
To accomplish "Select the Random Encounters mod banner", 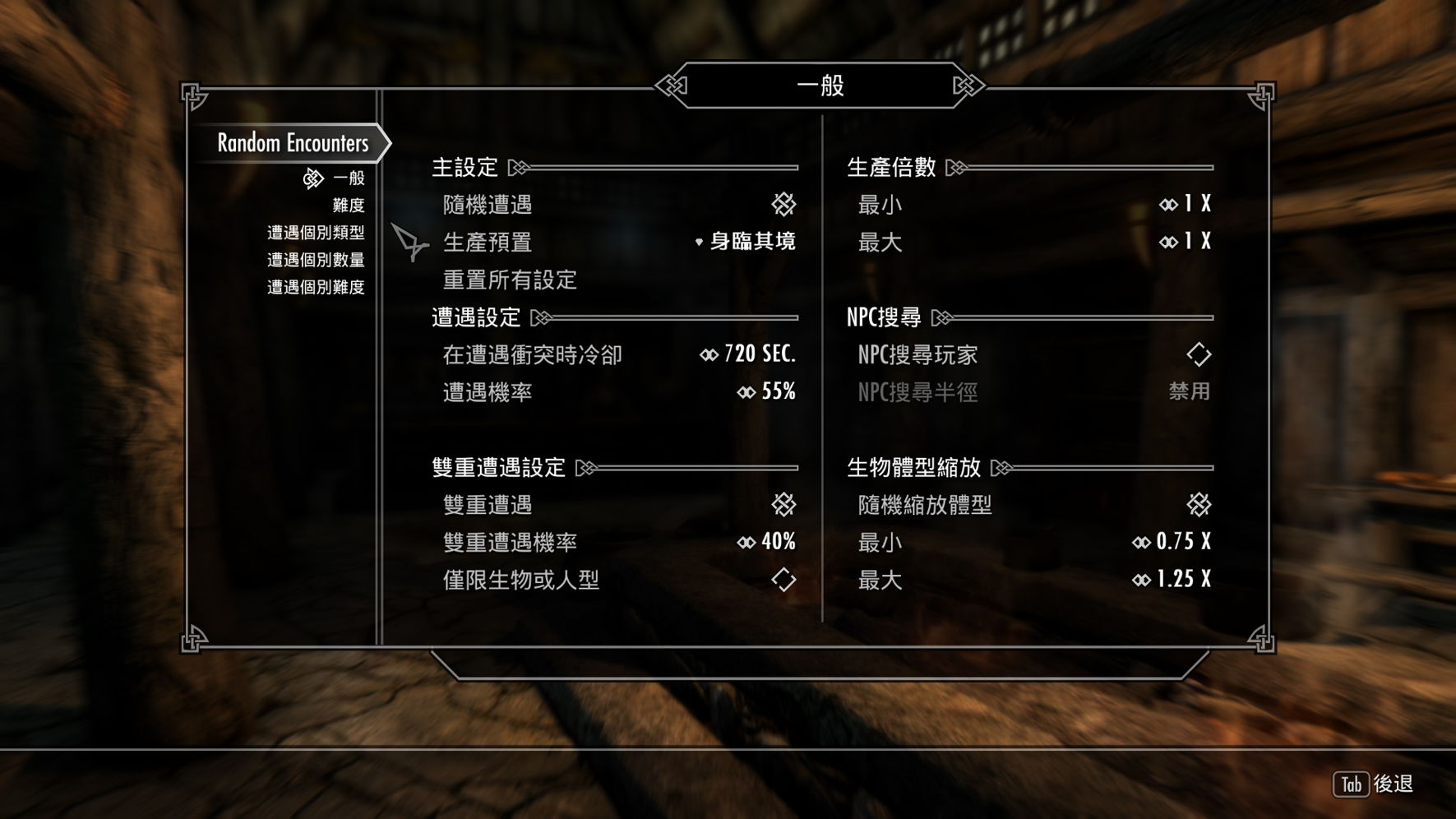I will pyautogui.click(x=292, y=143).
